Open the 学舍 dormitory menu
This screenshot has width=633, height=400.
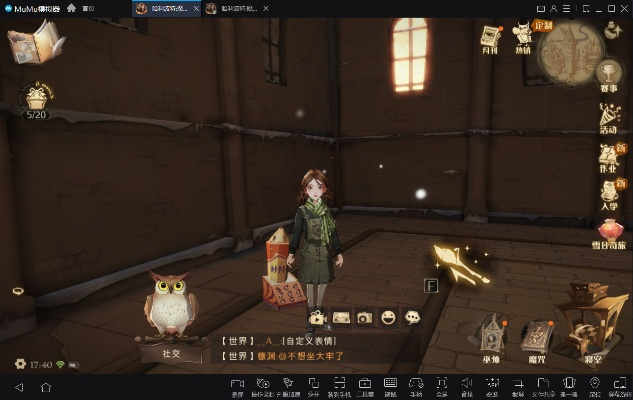[492, 336]
